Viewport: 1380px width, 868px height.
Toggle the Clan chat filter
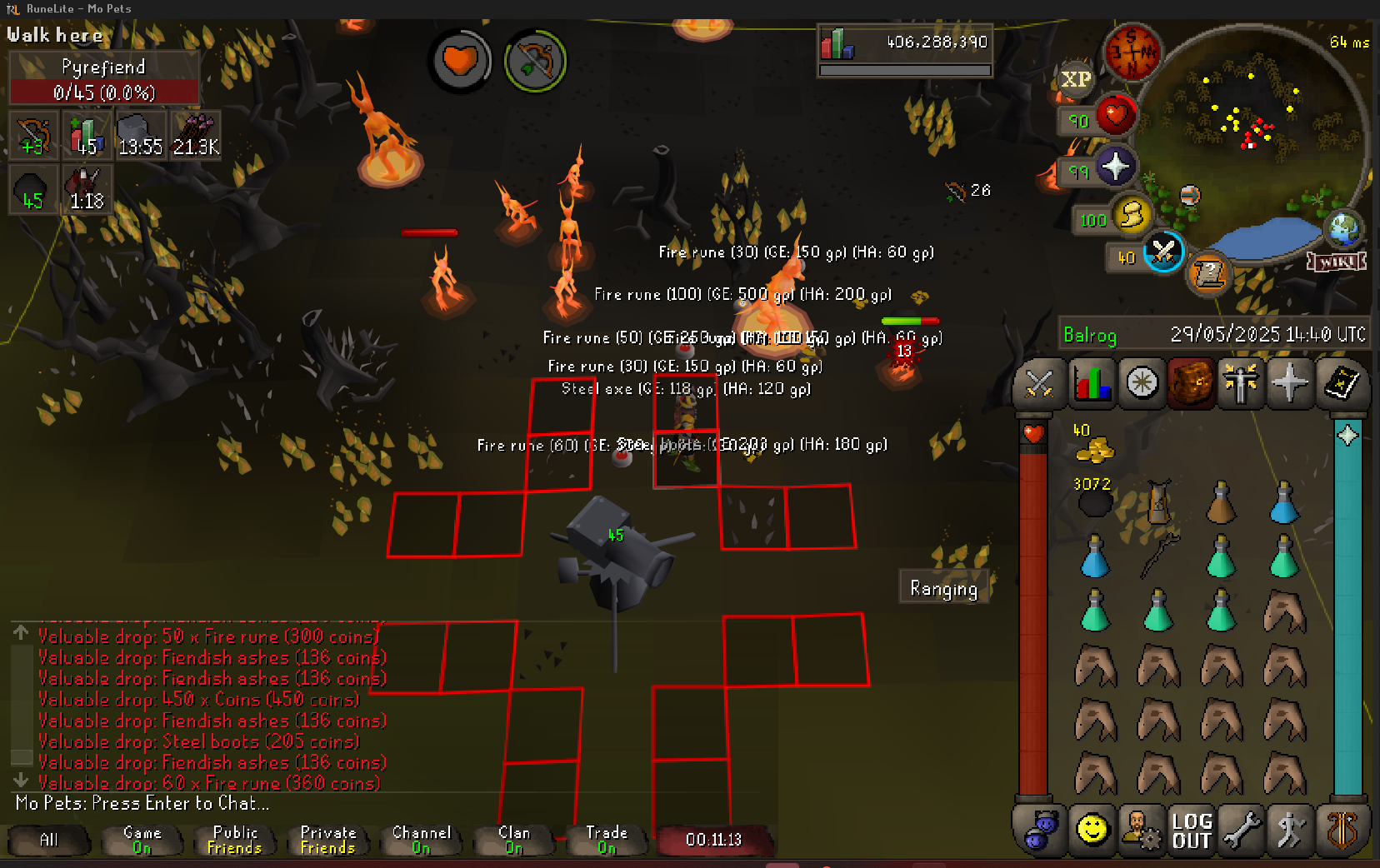(514, 840)
